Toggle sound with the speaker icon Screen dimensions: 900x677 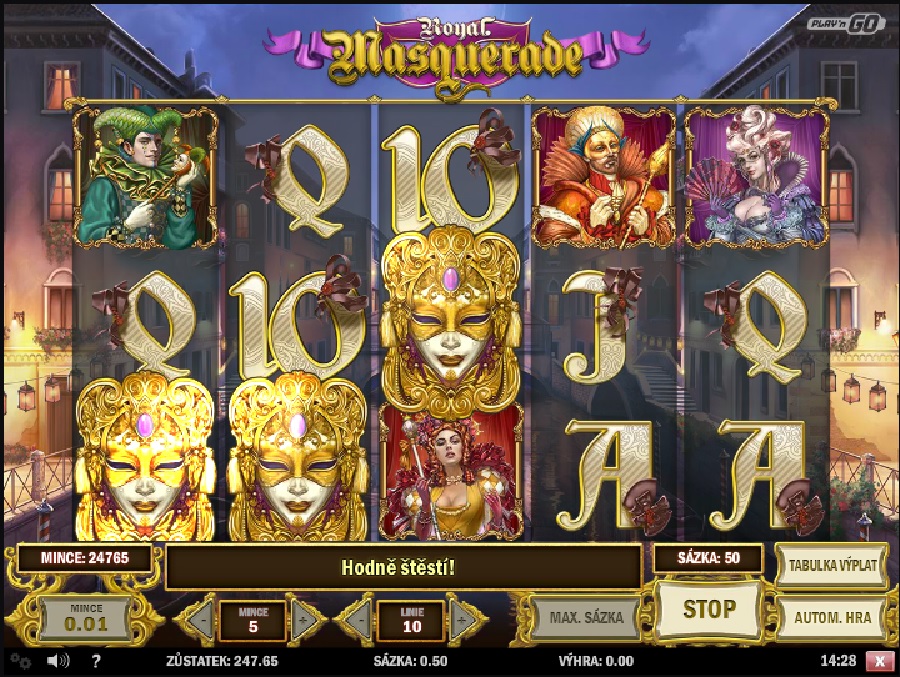coord(56,661)
